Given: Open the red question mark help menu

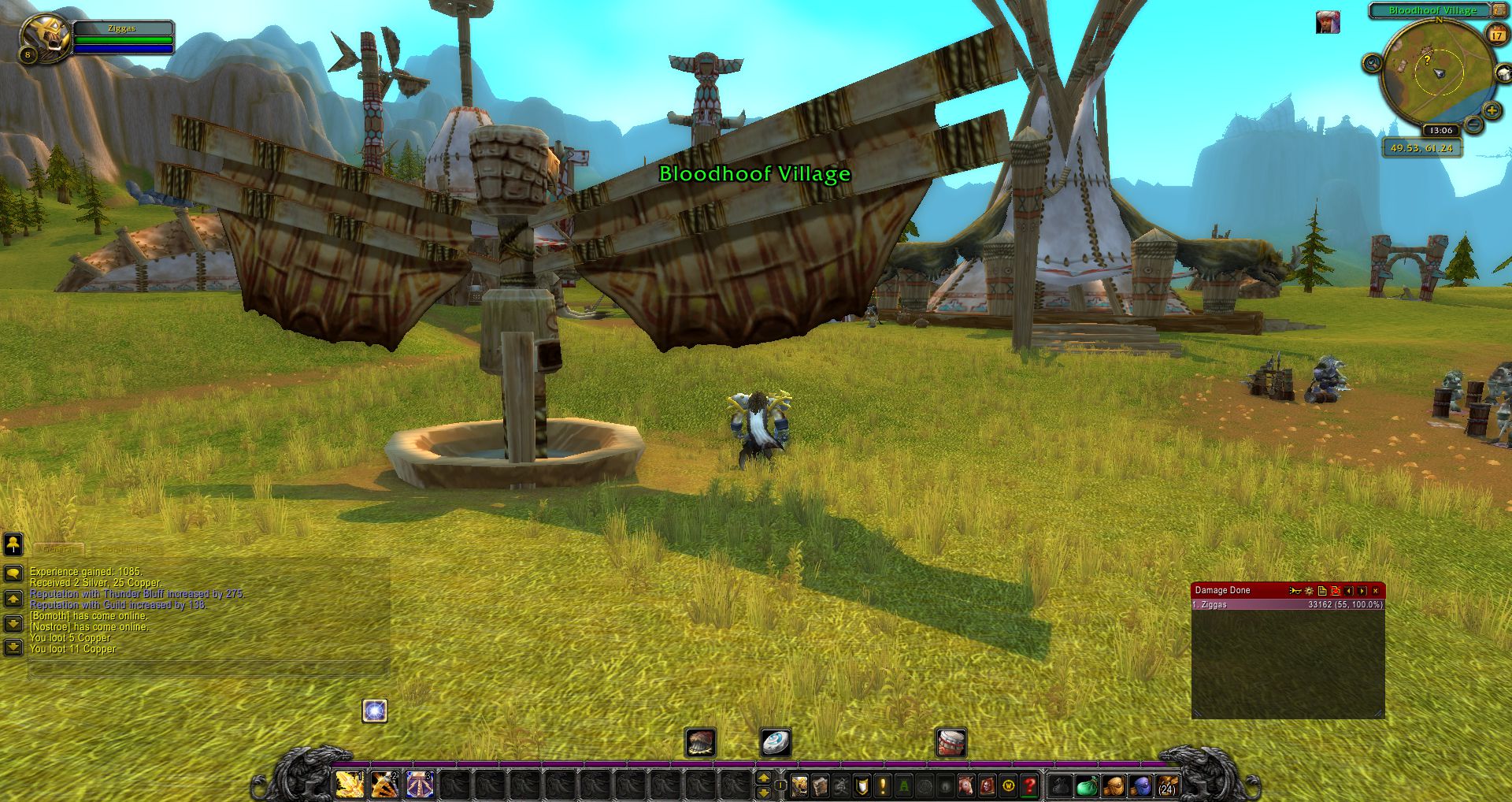Looking at the screenshot, I should (x=1028, y=785).
